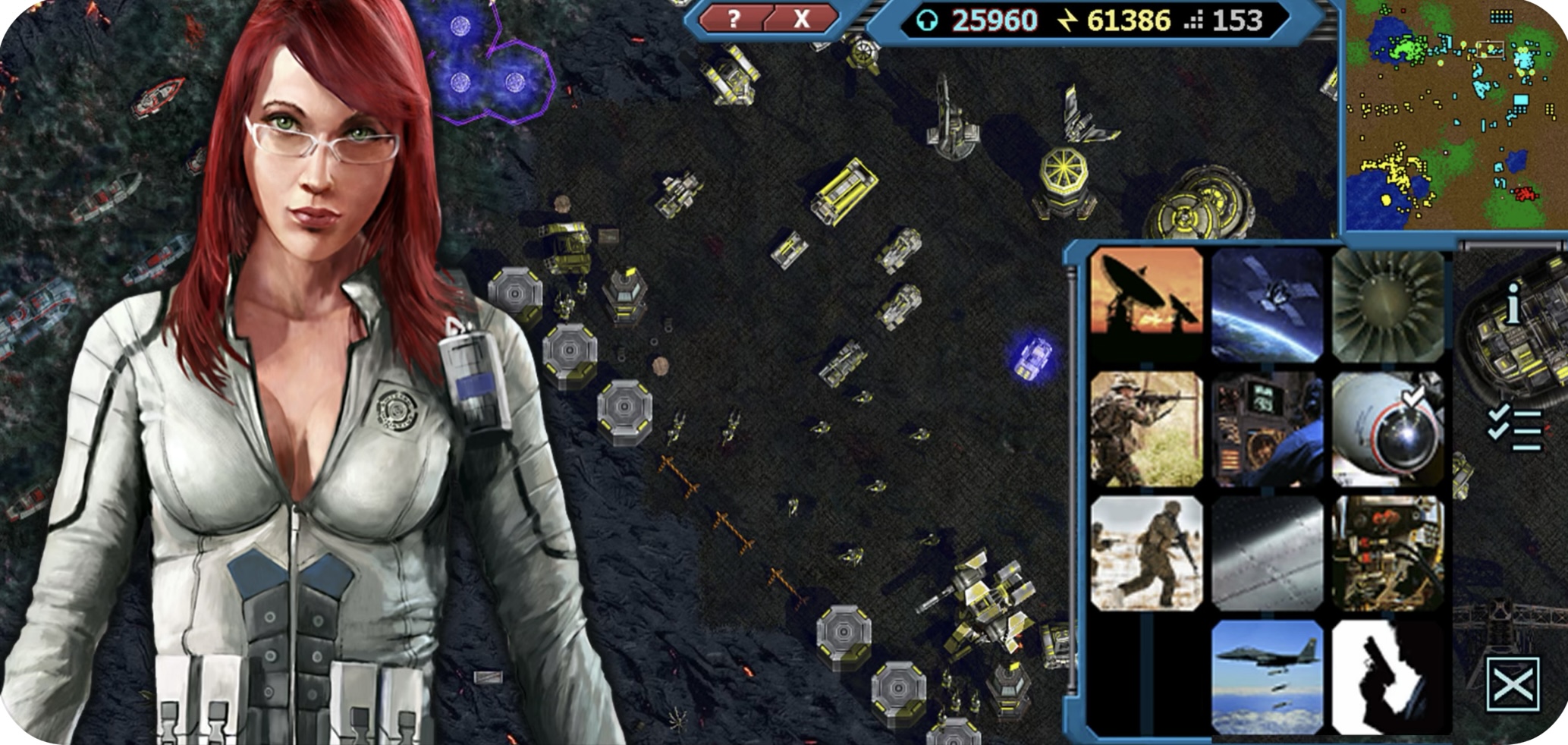Select the jet bomber airstrike thumbnail
The image size is (1568, 745).
1267,677
